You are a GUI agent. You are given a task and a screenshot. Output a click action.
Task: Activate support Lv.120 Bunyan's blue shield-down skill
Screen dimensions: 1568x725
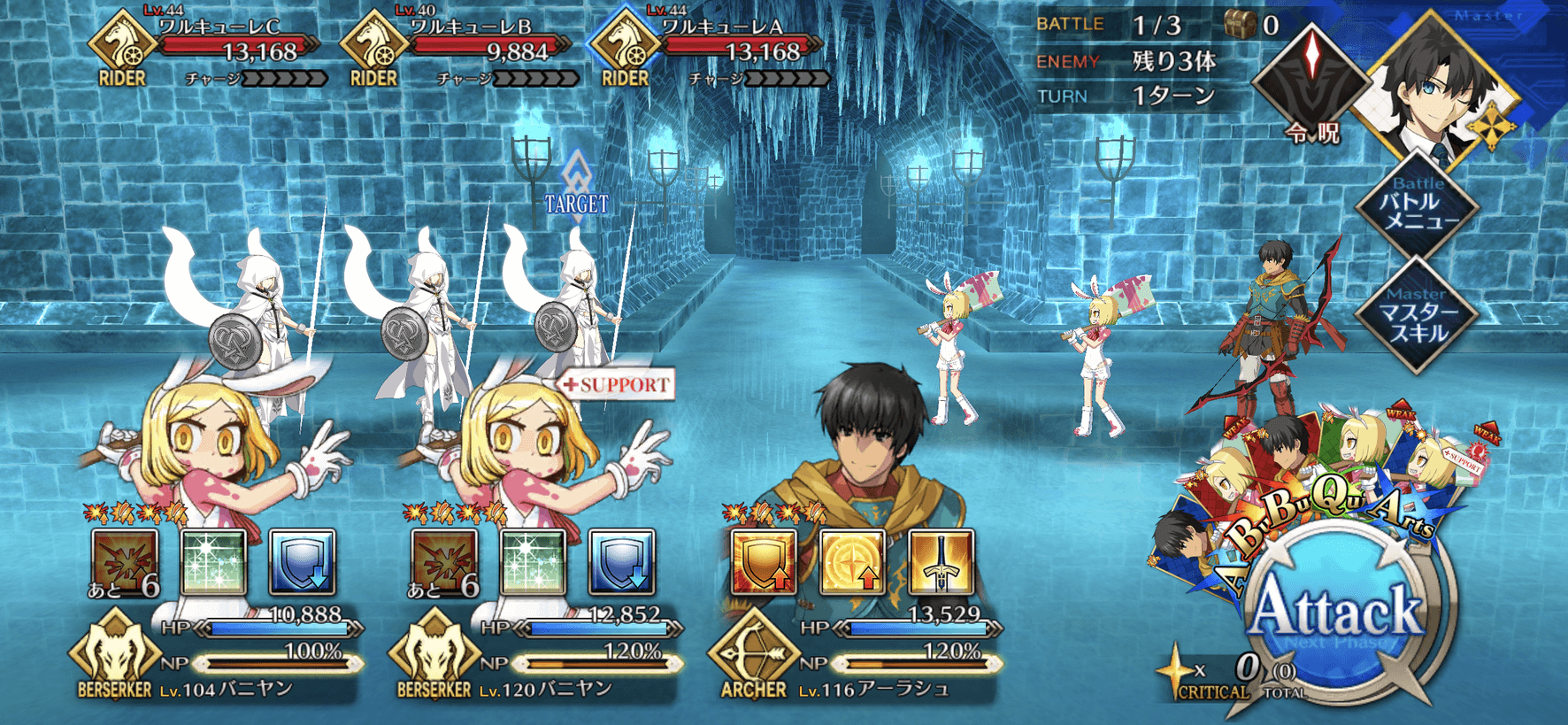(x=622, y=561)
